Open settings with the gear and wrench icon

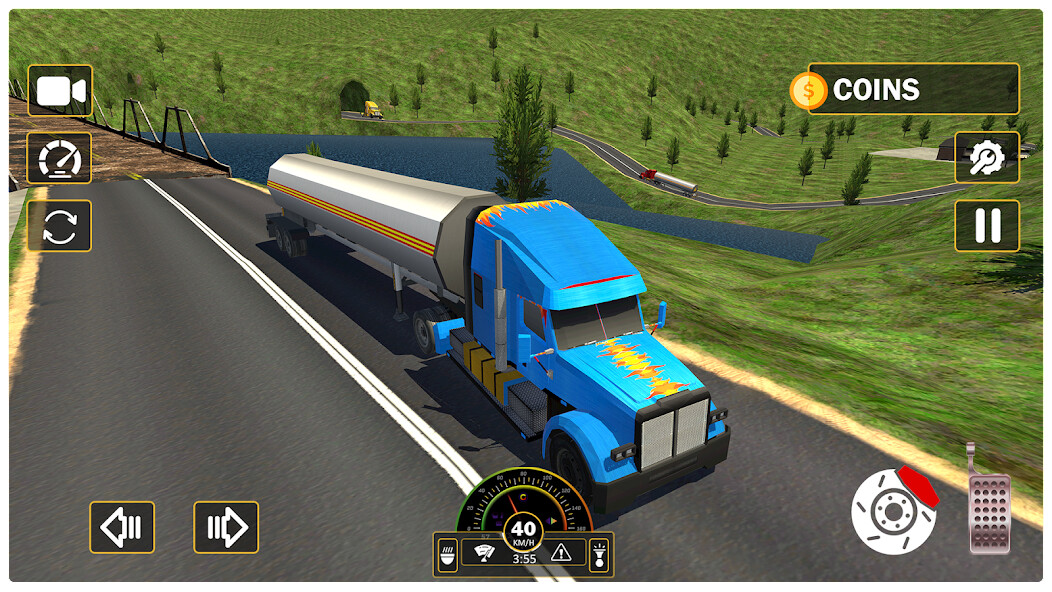pos(987,157)
